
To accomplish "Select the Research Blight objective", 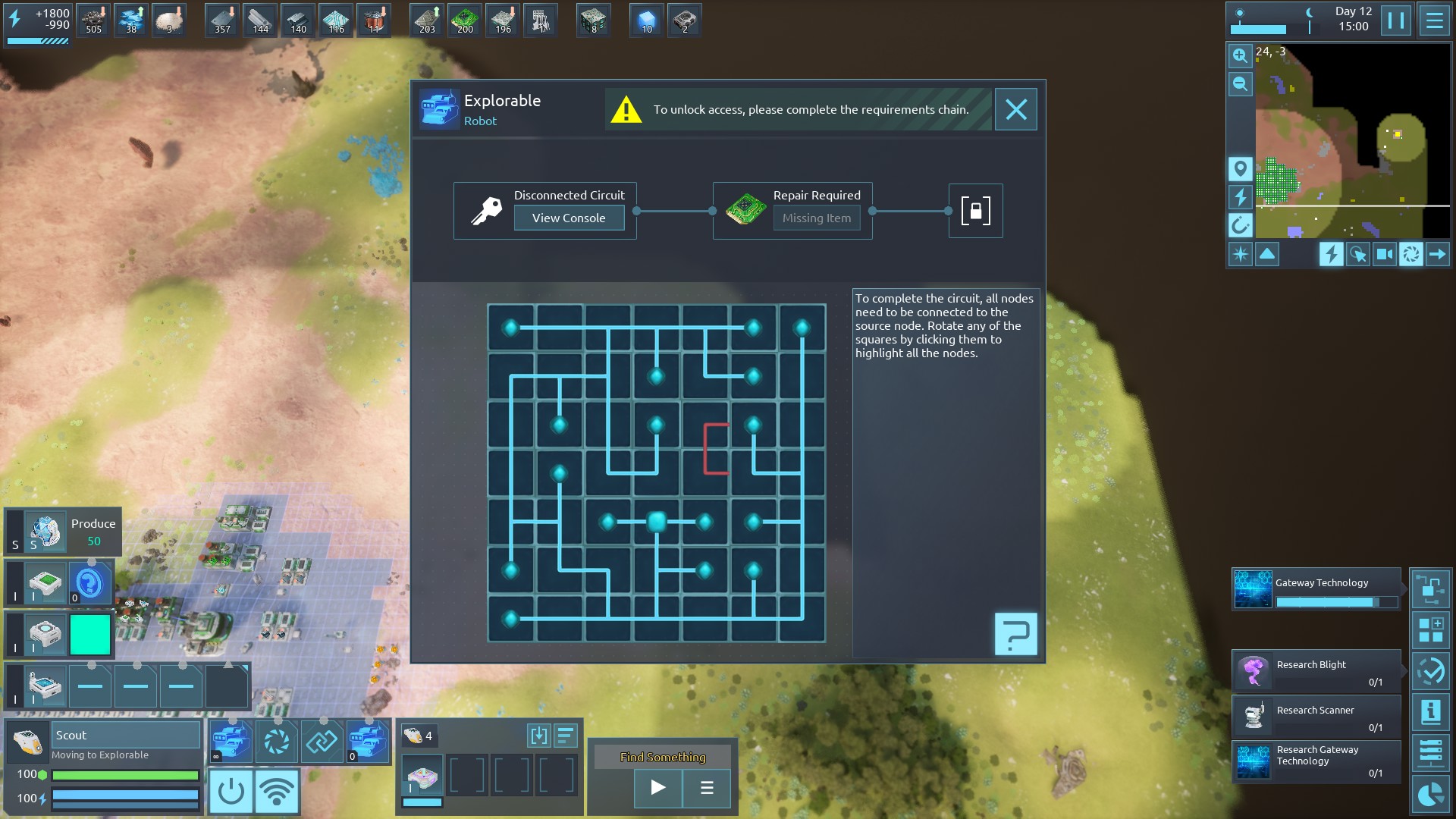I will pyautogui.click(x=1316, y=671).
